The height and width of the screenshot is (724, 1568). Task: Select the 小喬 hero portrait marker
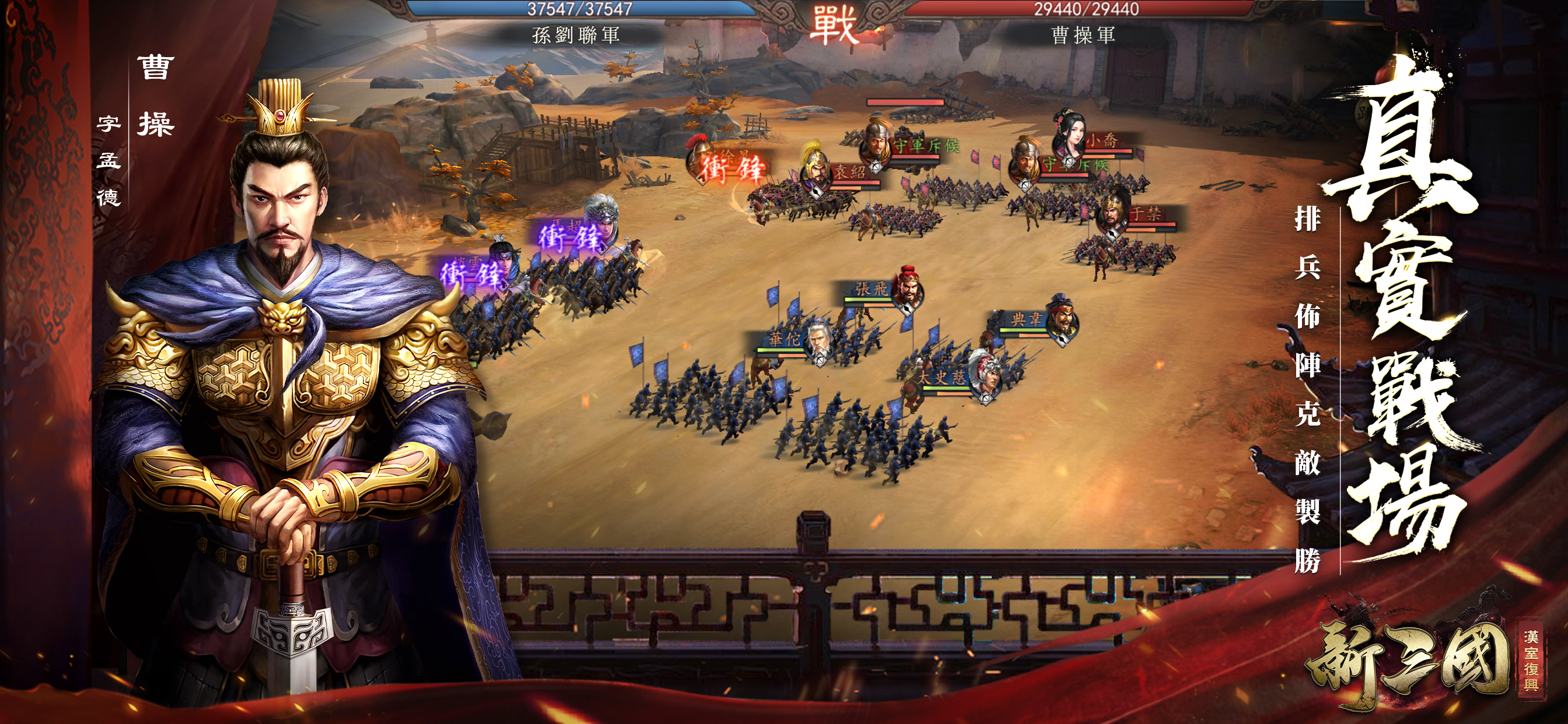pos(1069,138)
